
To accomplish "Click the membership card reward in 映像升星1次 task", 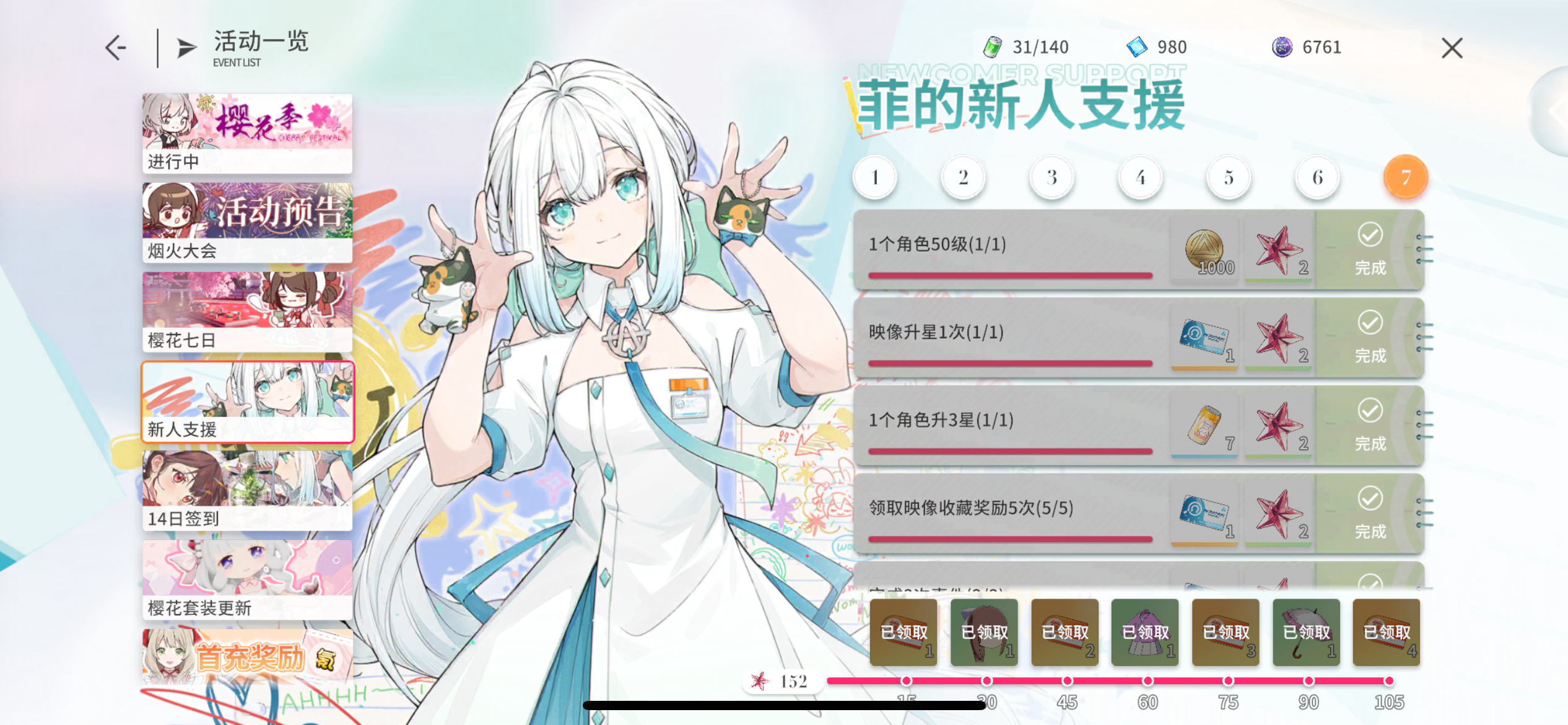I will (1204, 339).
